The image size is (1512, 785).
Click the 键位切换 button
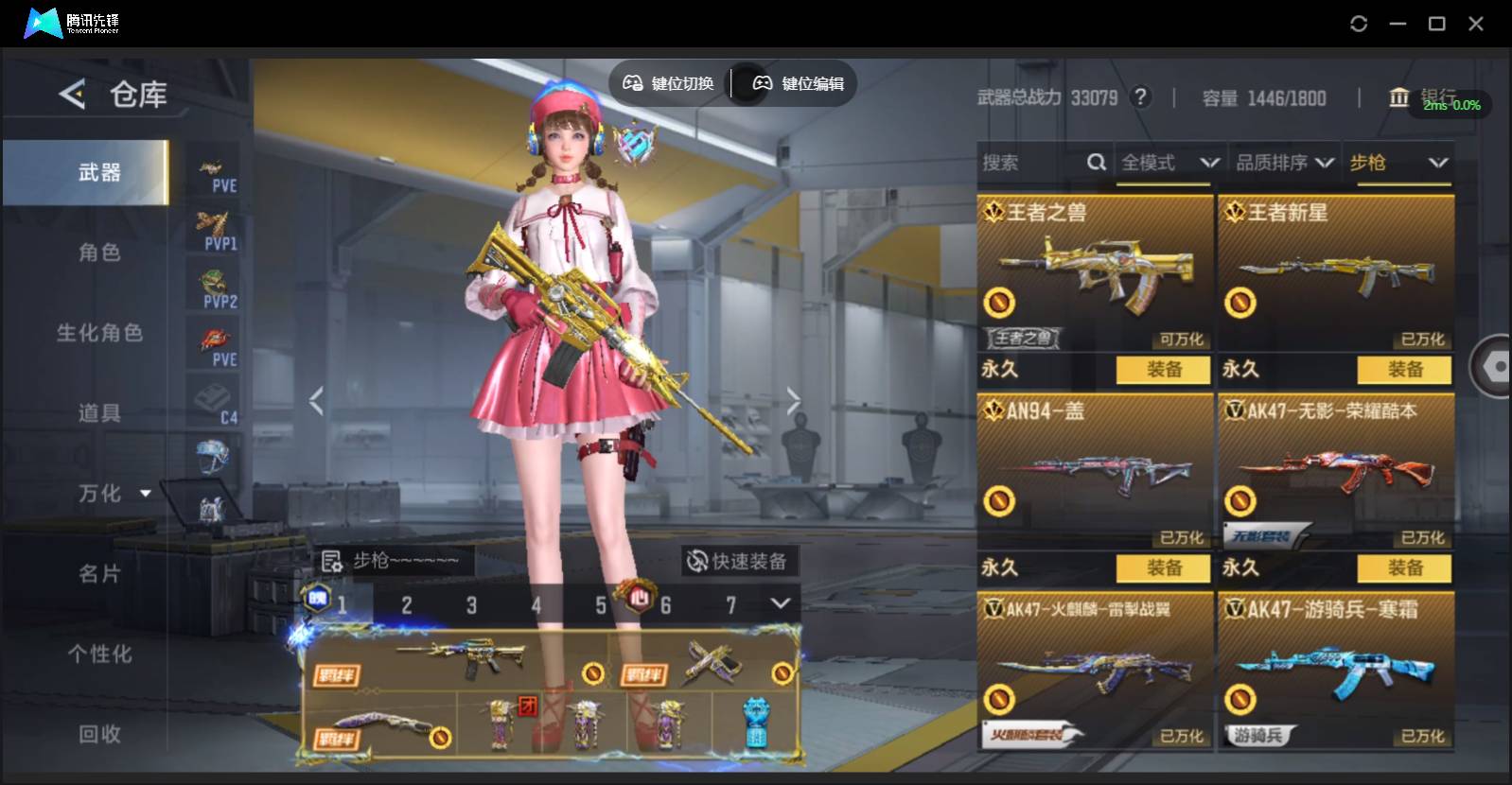point(668,84)
